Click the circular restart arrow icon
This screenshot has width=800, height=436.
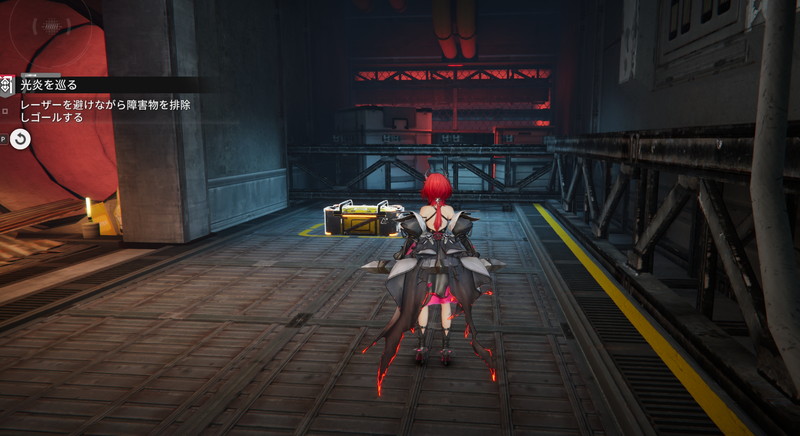pos(20,140)
